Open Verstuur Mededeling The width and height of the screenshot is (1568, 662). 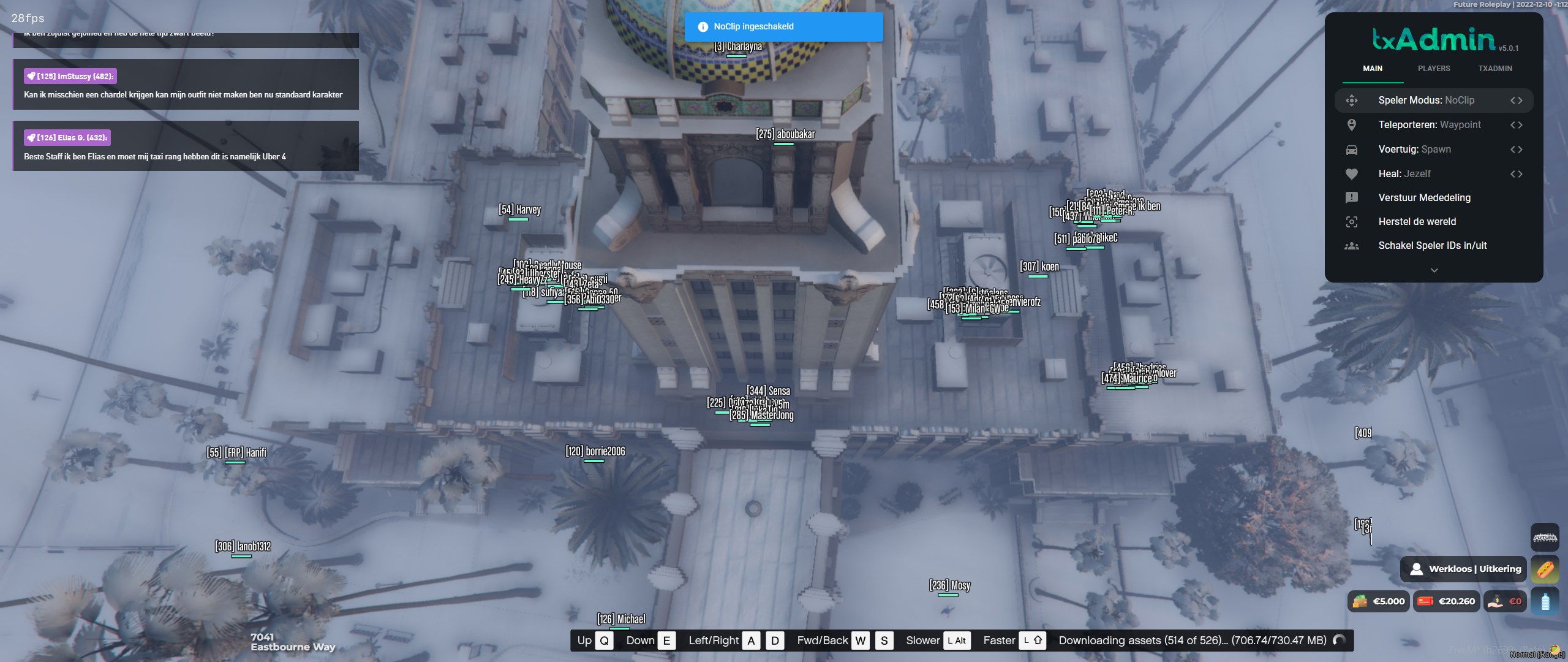1424,197
